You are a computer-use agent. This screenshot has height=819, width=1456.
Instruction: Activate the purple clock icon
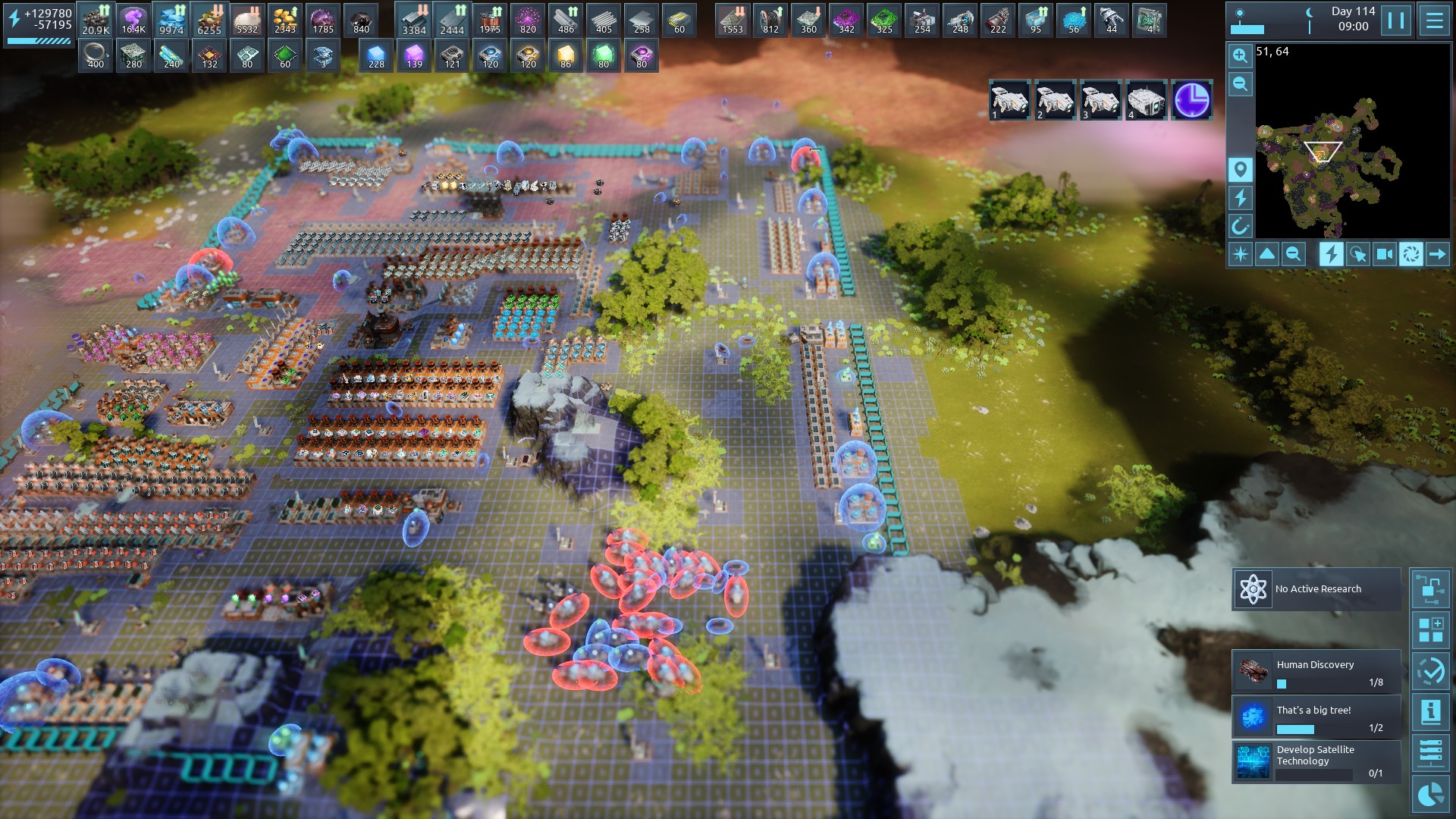coord(1191,100)
